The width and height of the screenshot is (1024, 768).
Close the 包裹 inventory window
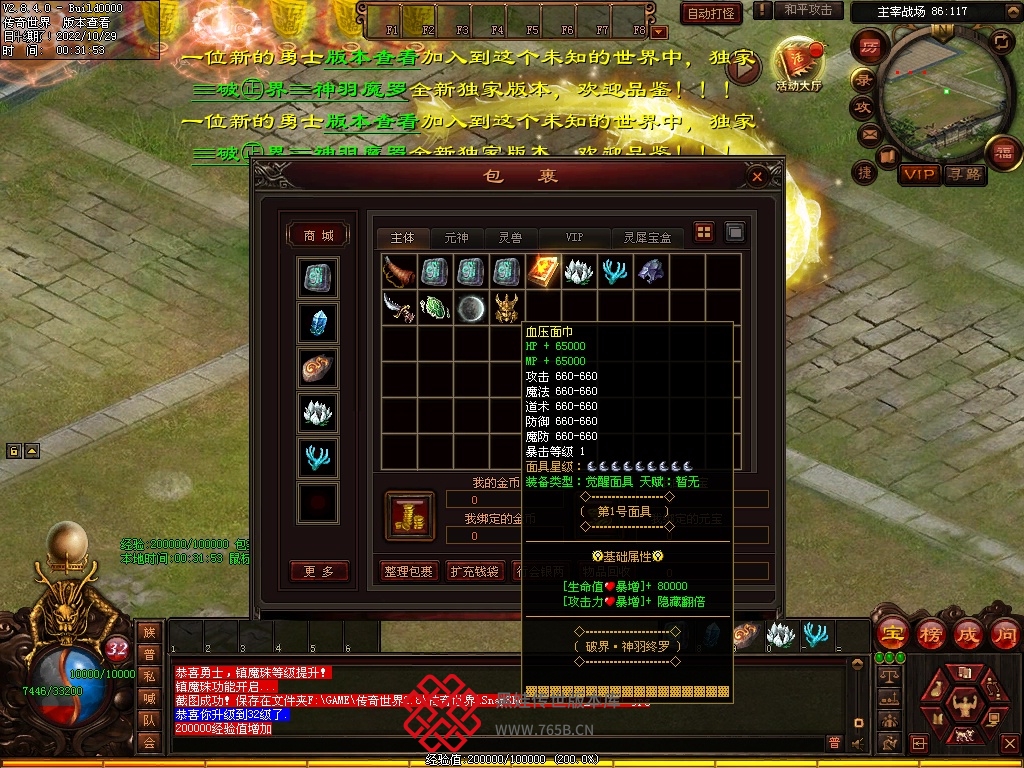[757, 177]
